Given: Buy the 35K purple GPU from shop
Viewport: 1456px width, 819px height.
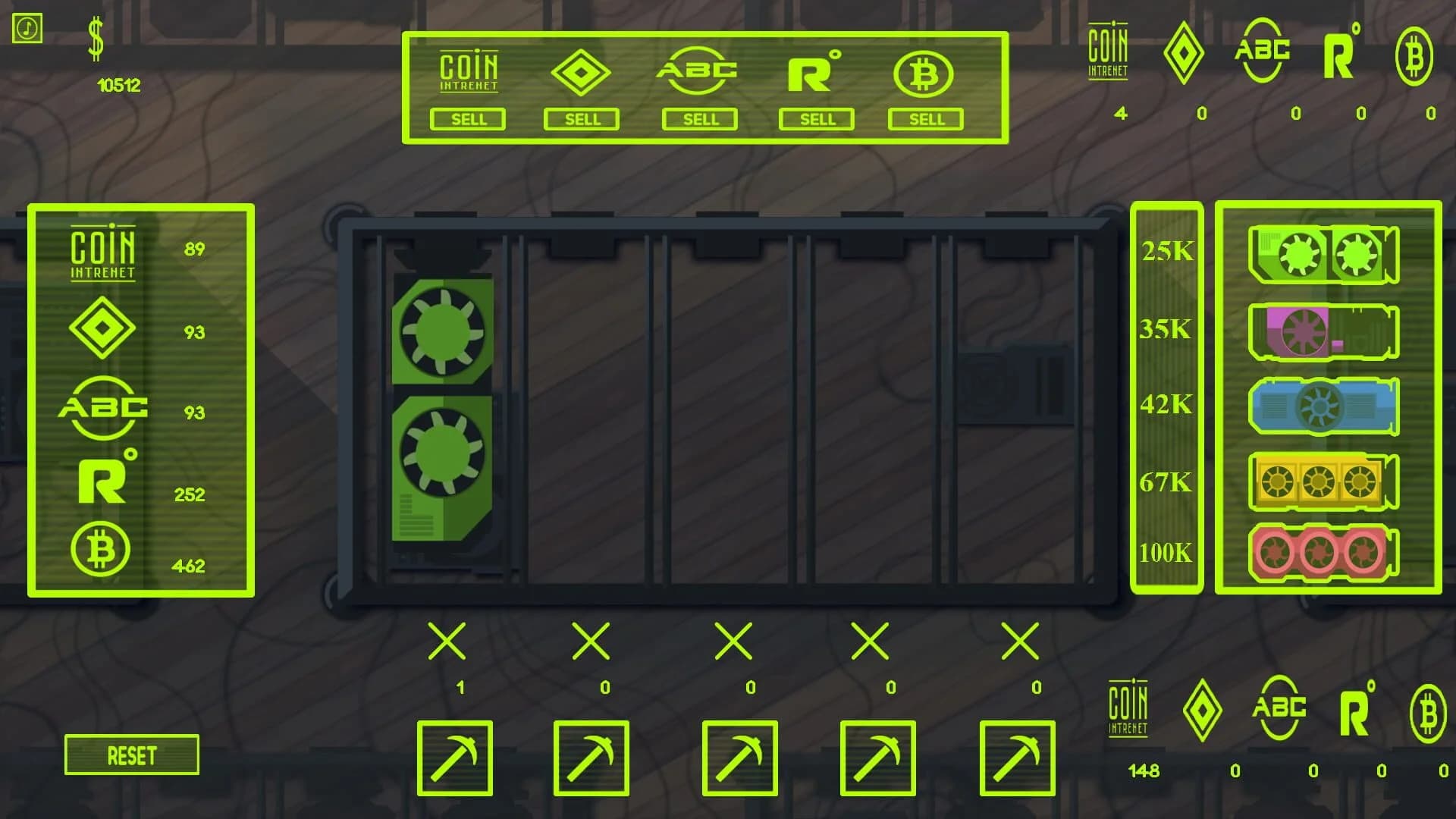Looking at the screenshot, I should pos(1323,331).
